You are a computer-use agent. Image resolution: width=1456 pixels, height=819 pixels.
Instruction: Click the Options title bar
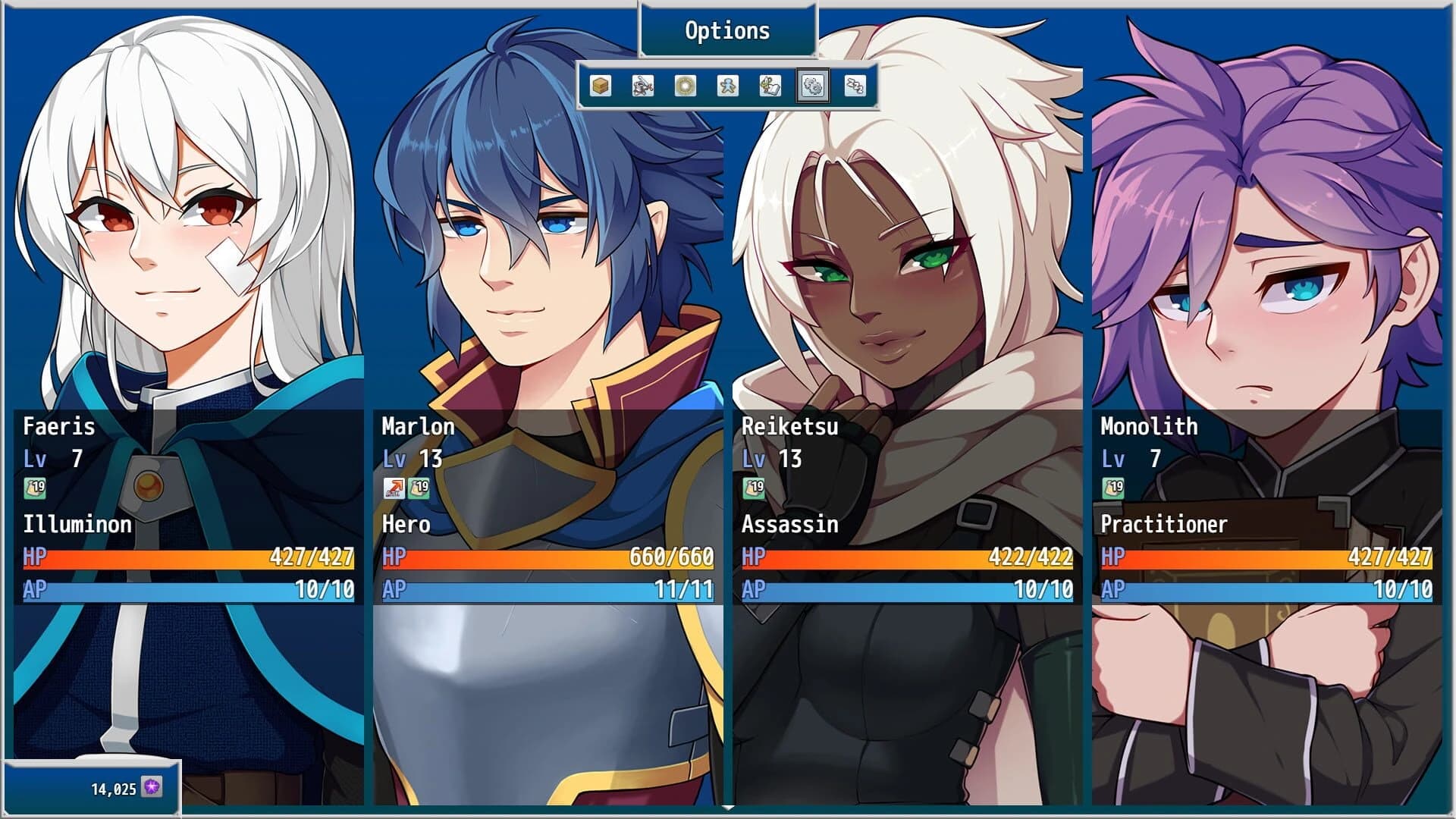click(x=726, y=31)
